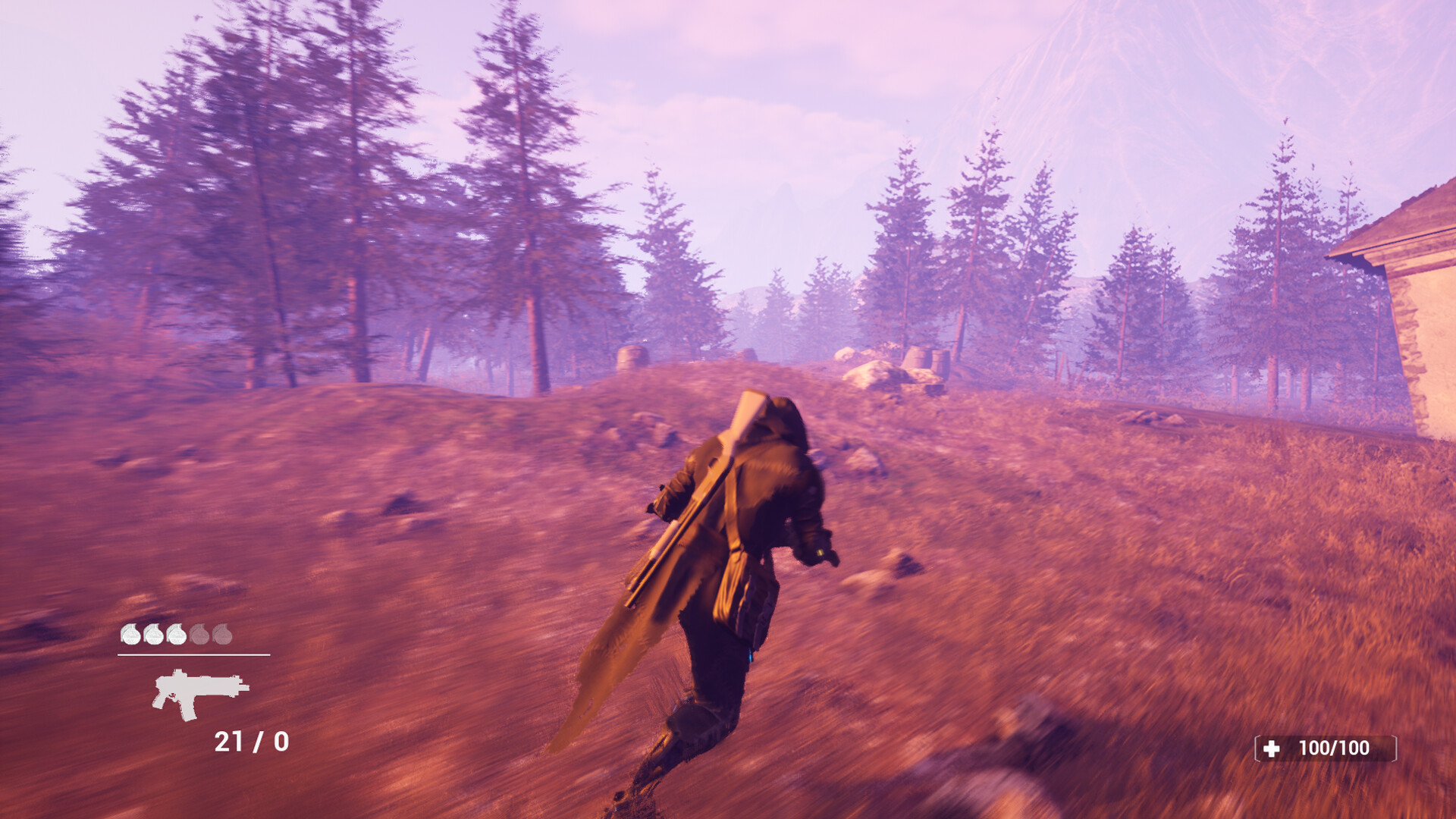Click the fifth empty grenade slot icon
Screen dimensions: 1456x819
(222, 635)
